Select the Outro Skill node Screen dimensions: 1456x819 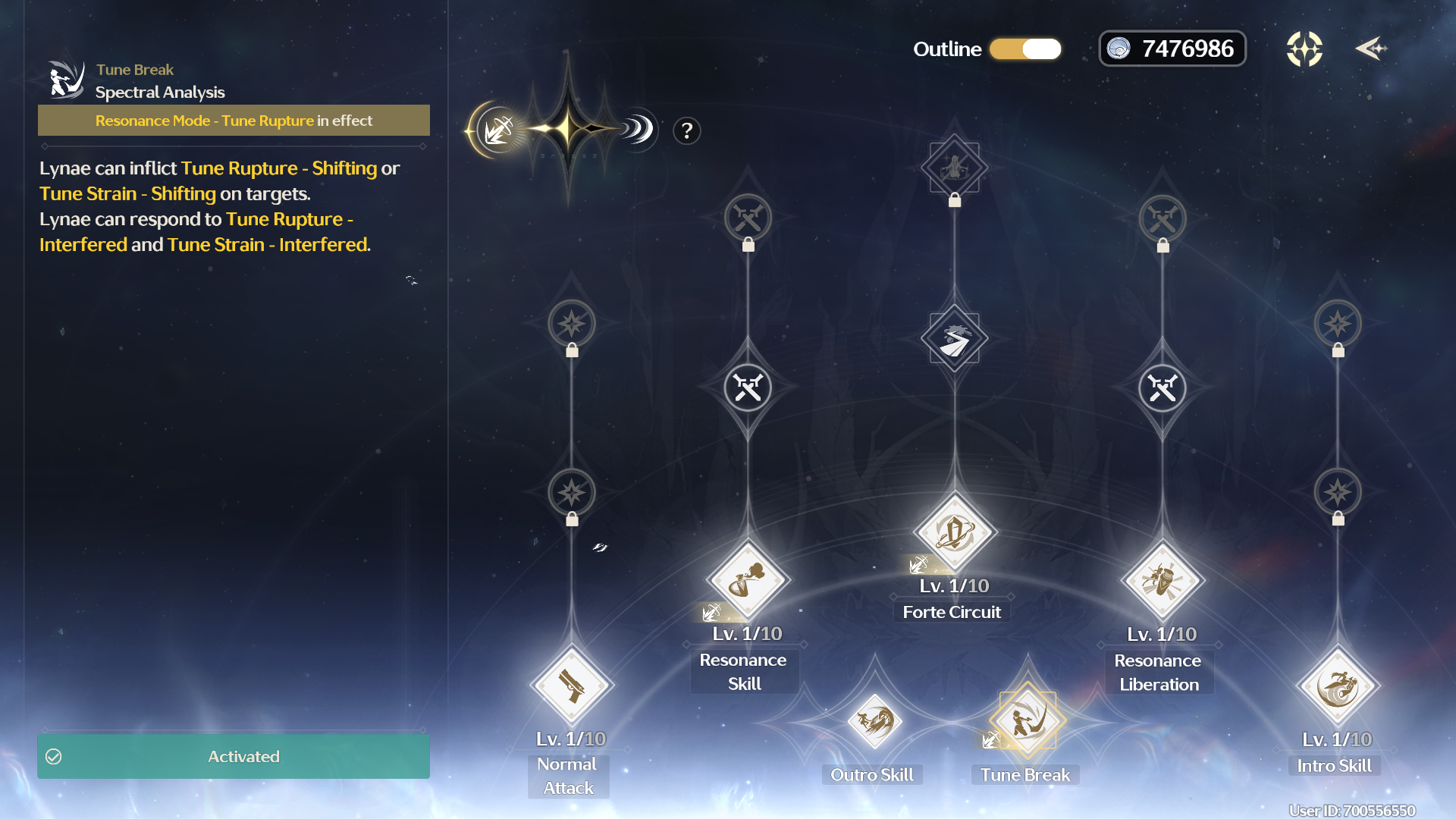coord(874,721)
